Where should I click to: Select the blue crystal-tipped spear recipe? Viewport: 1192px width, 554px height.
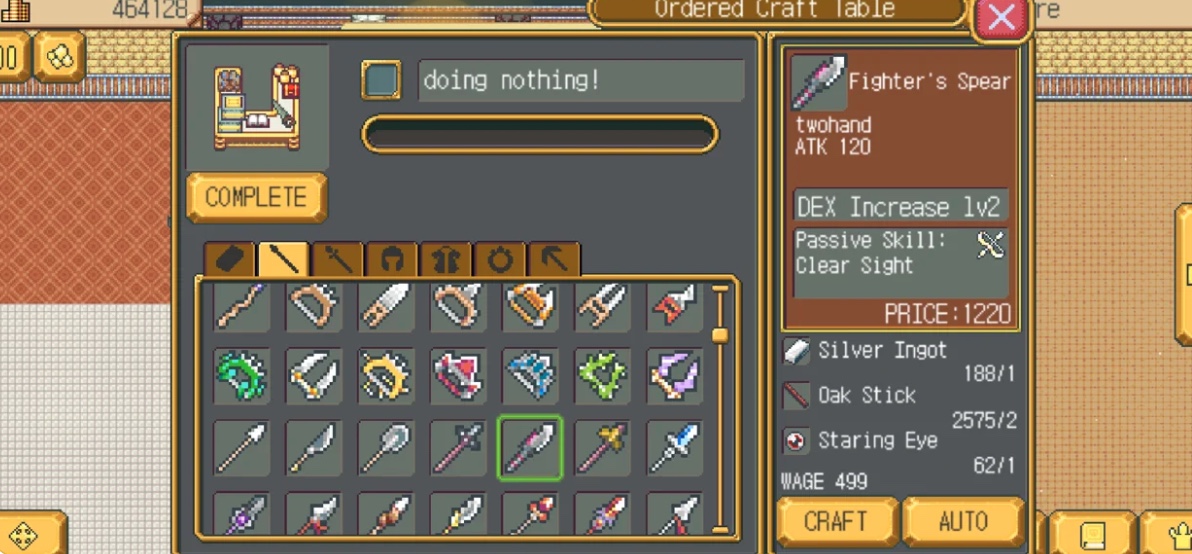(674, 448)
